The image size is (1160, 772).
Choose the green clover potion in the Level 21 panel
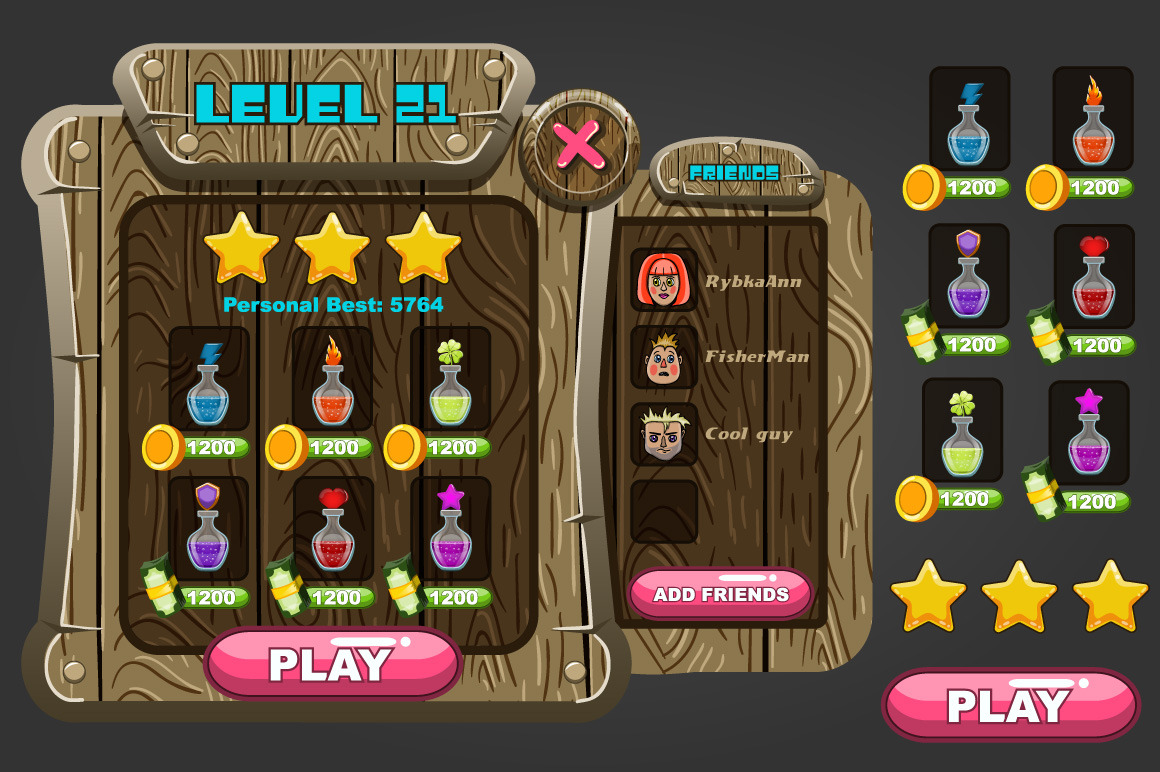coord(450,382)
